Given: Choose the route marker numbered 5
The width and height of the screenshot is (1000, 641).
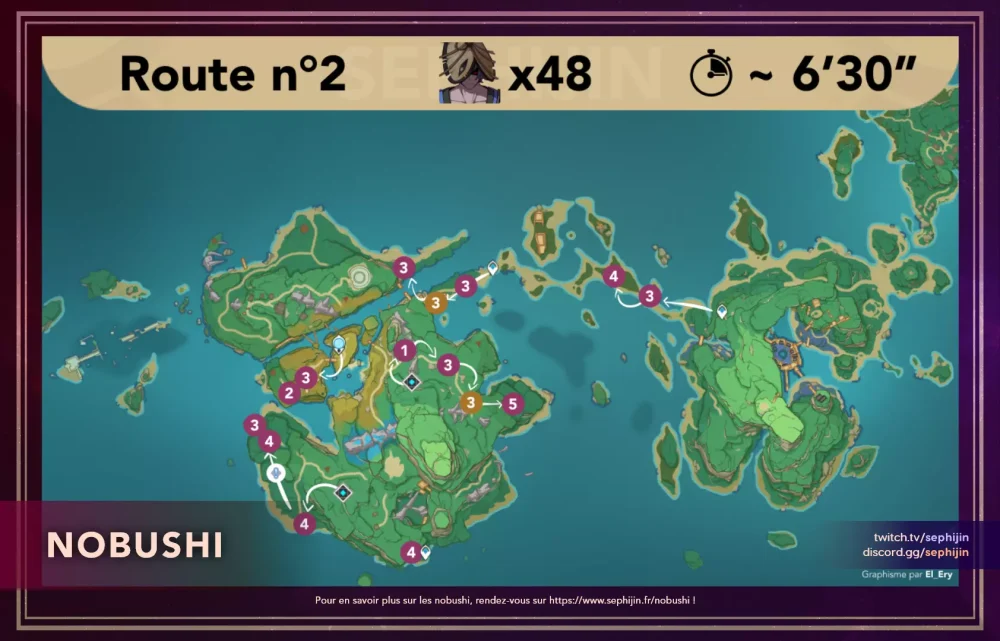Looking at the screenshot, I should coord(512,404).
